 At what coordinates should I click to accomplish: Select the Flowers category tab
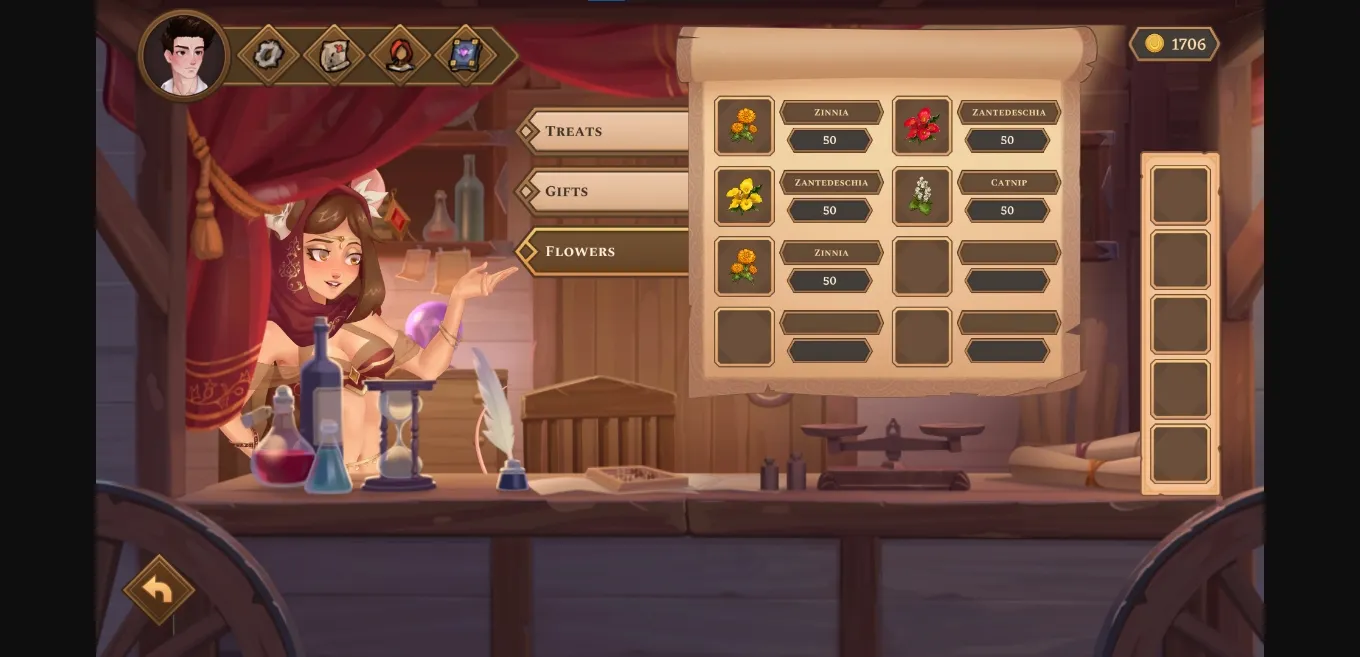pyautogui.click(x=605, y=251)
